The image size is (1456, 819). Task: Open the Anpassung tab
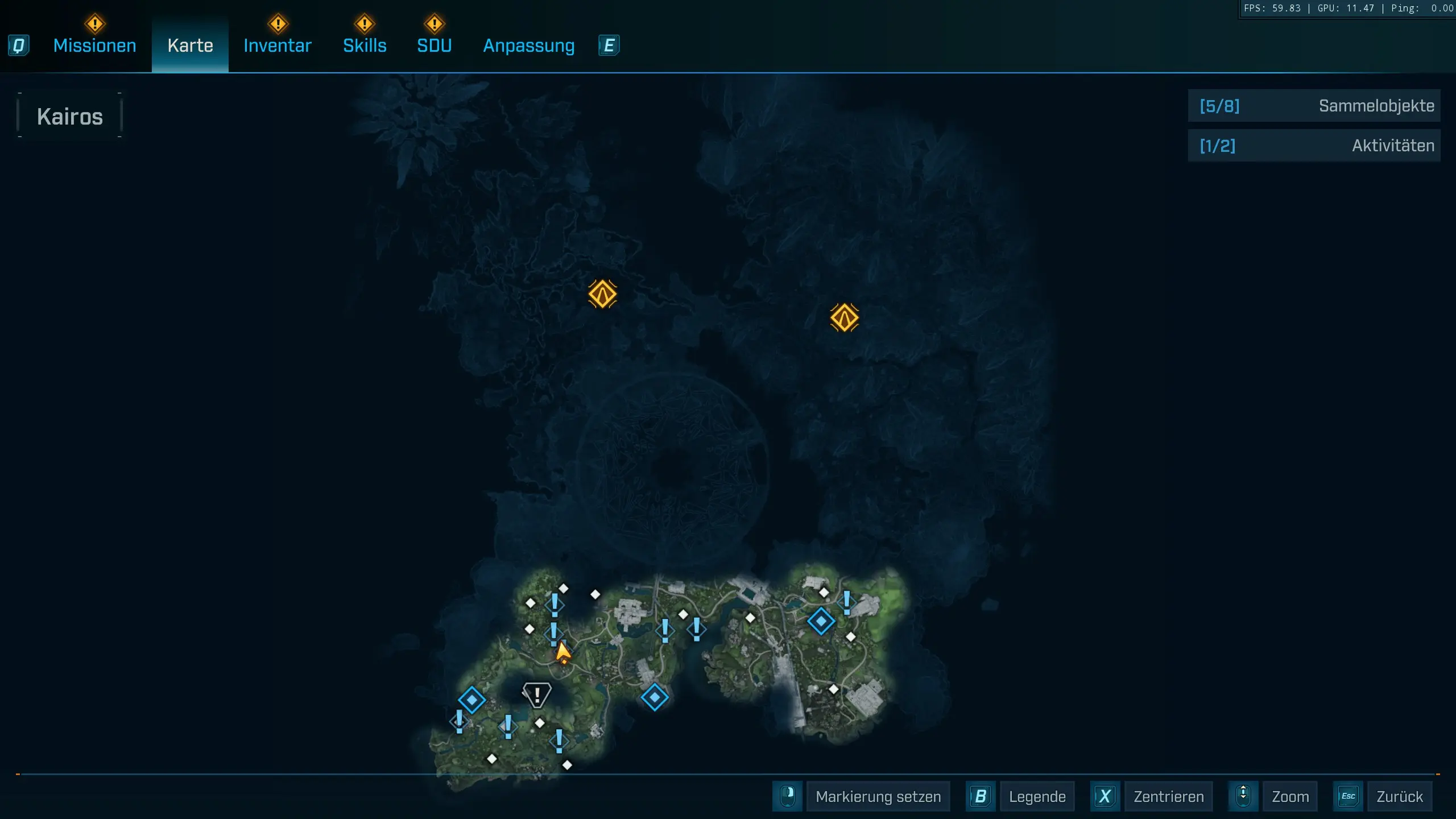(x=528, y=45)
